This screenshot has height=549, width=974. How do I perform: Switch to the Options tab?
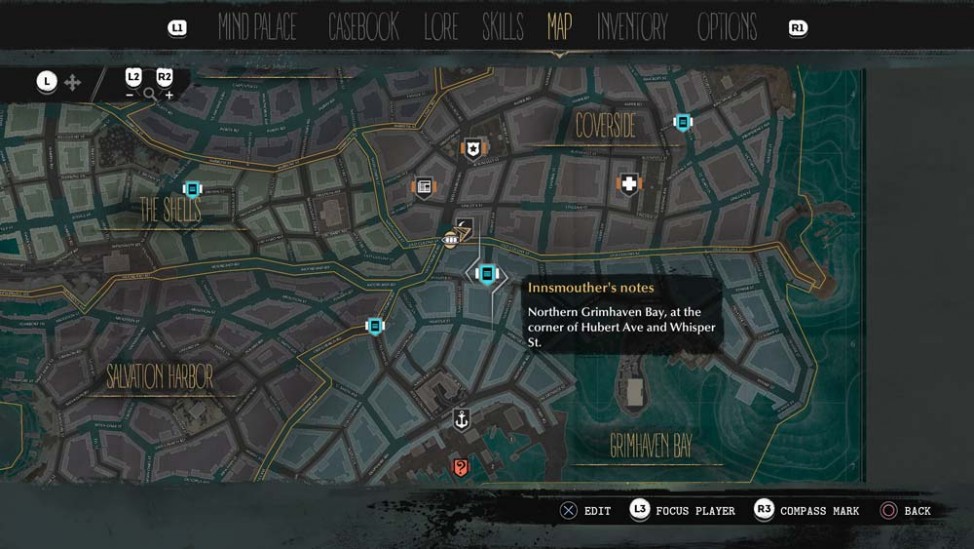727,28
